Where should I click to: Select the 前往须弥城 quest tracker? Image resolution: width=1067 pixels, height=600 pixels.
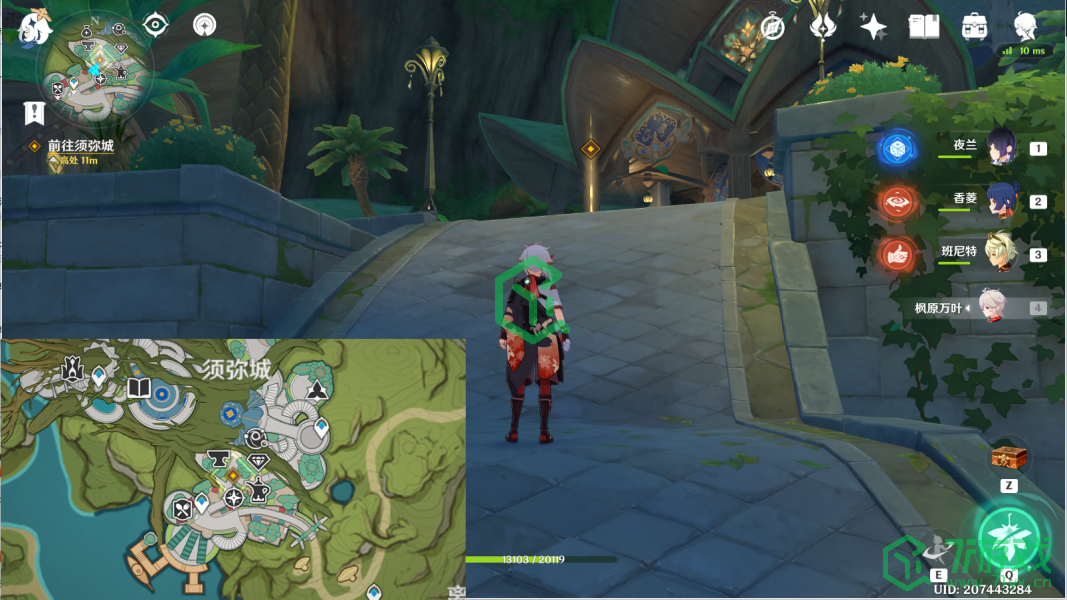[x=80, y=146]
